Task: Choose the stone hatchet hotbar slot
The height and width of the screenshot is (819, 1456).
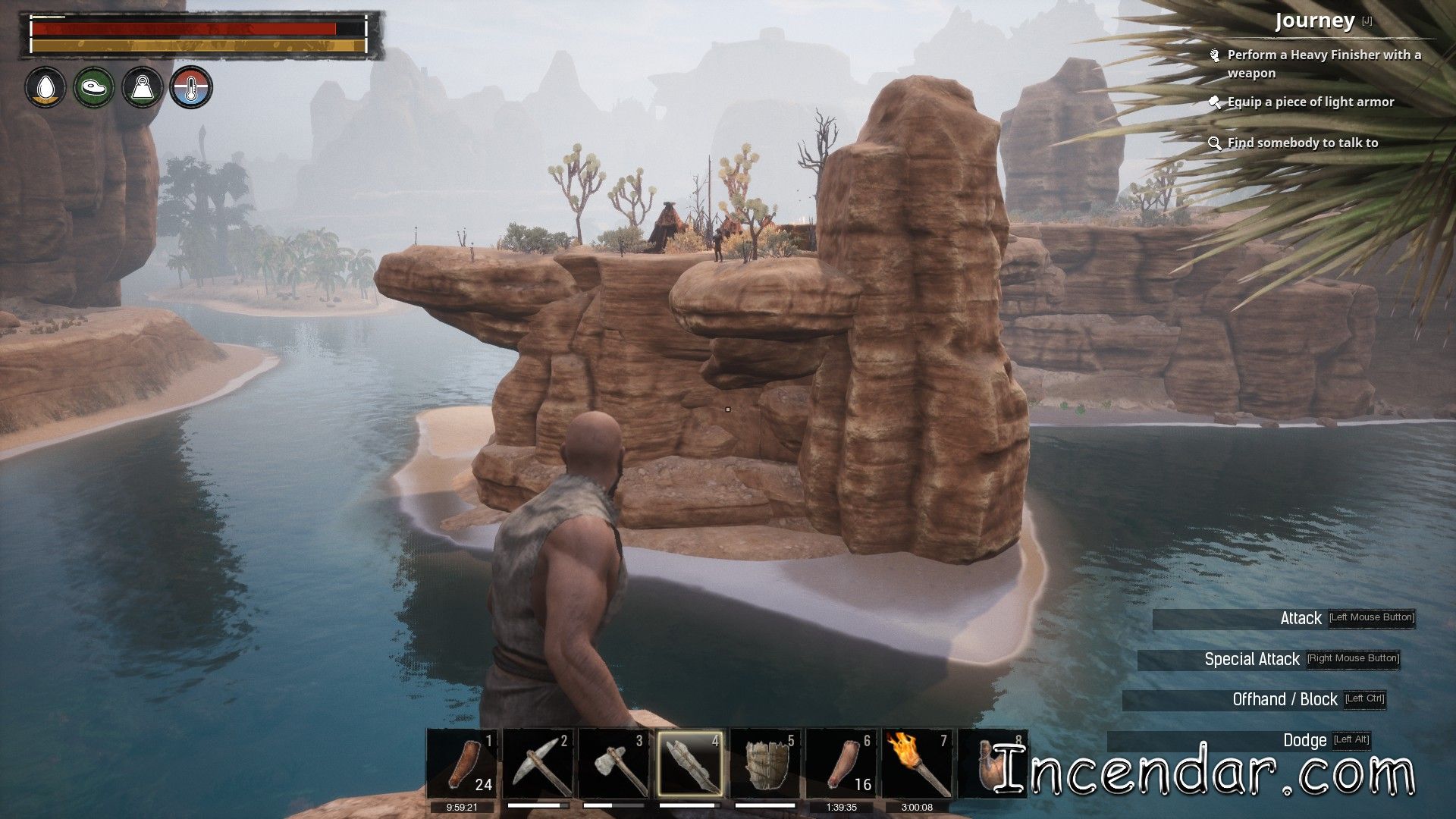Action: pos(615,763)
